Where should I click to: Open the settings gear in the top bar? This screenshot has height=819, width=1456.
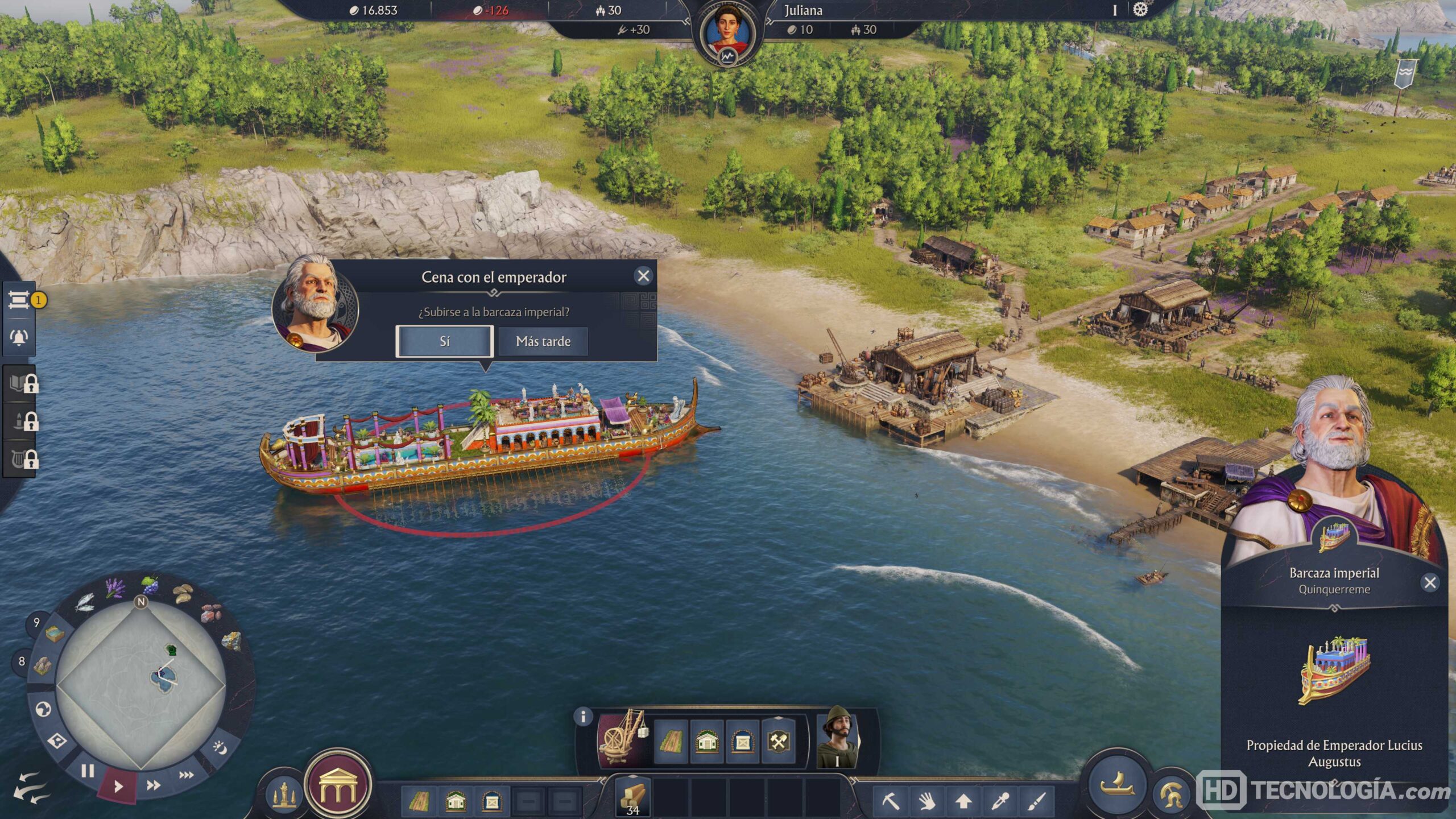1140,10
